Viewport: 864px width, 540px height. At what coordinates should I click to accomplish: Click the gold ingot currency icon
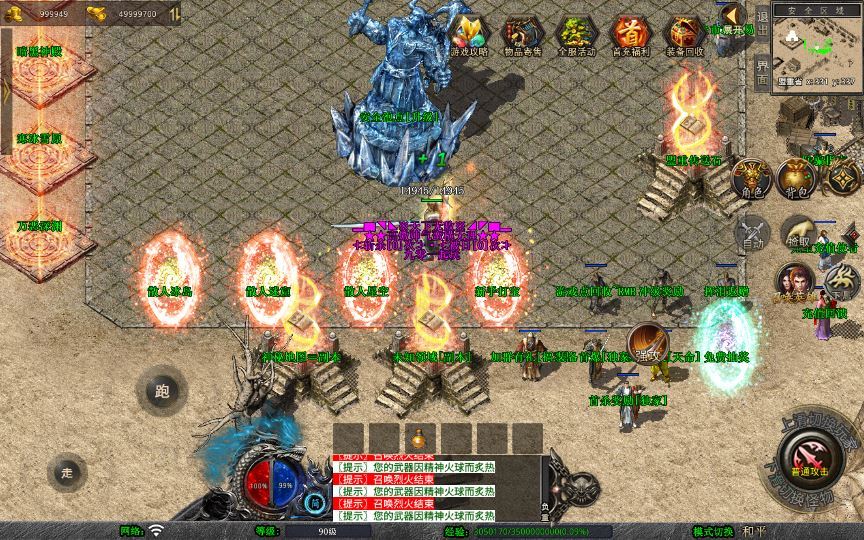pos(98,13)
